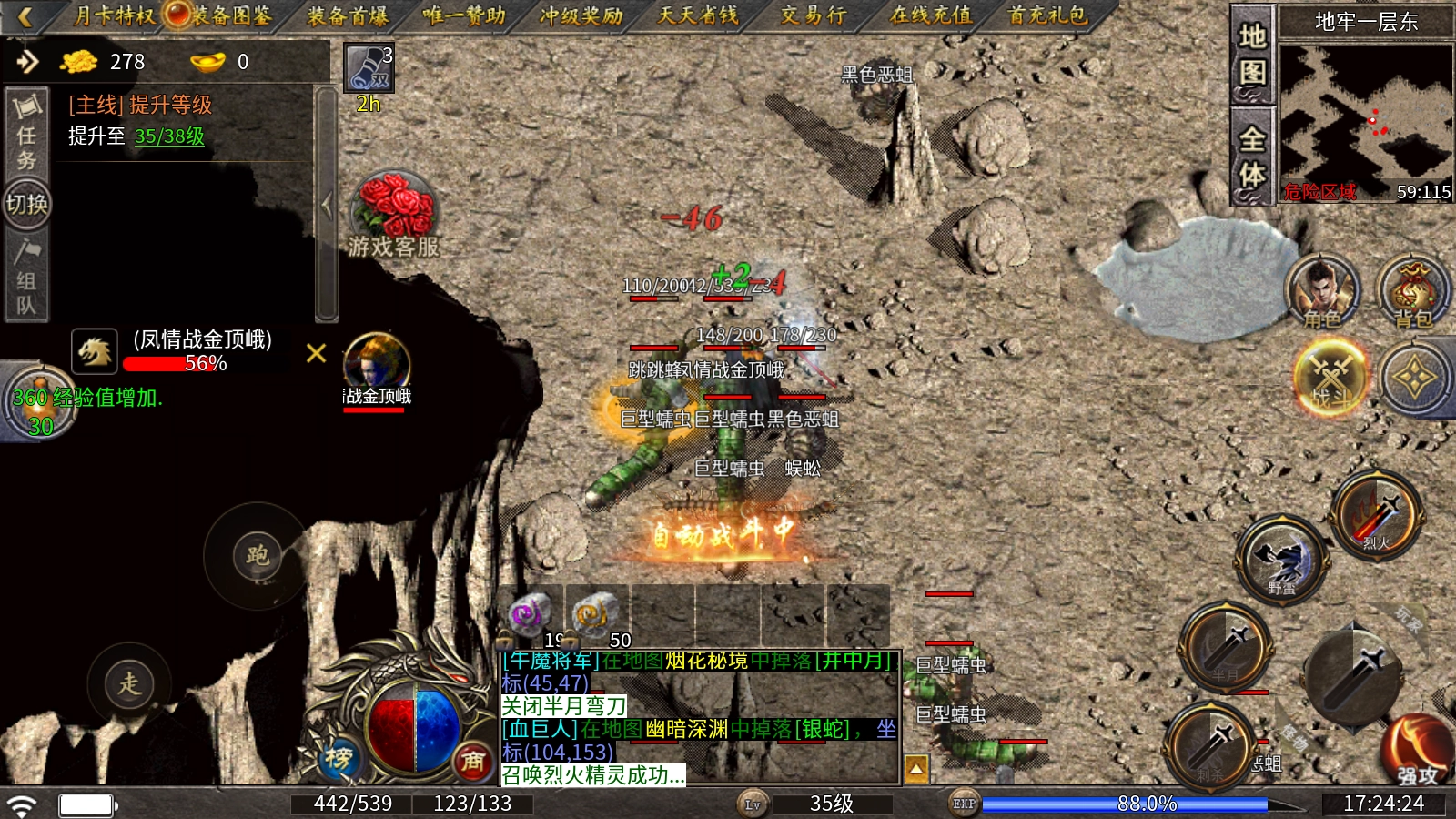Select the 任务 quest tab
1456x819 pixels.
coord(26,133)
